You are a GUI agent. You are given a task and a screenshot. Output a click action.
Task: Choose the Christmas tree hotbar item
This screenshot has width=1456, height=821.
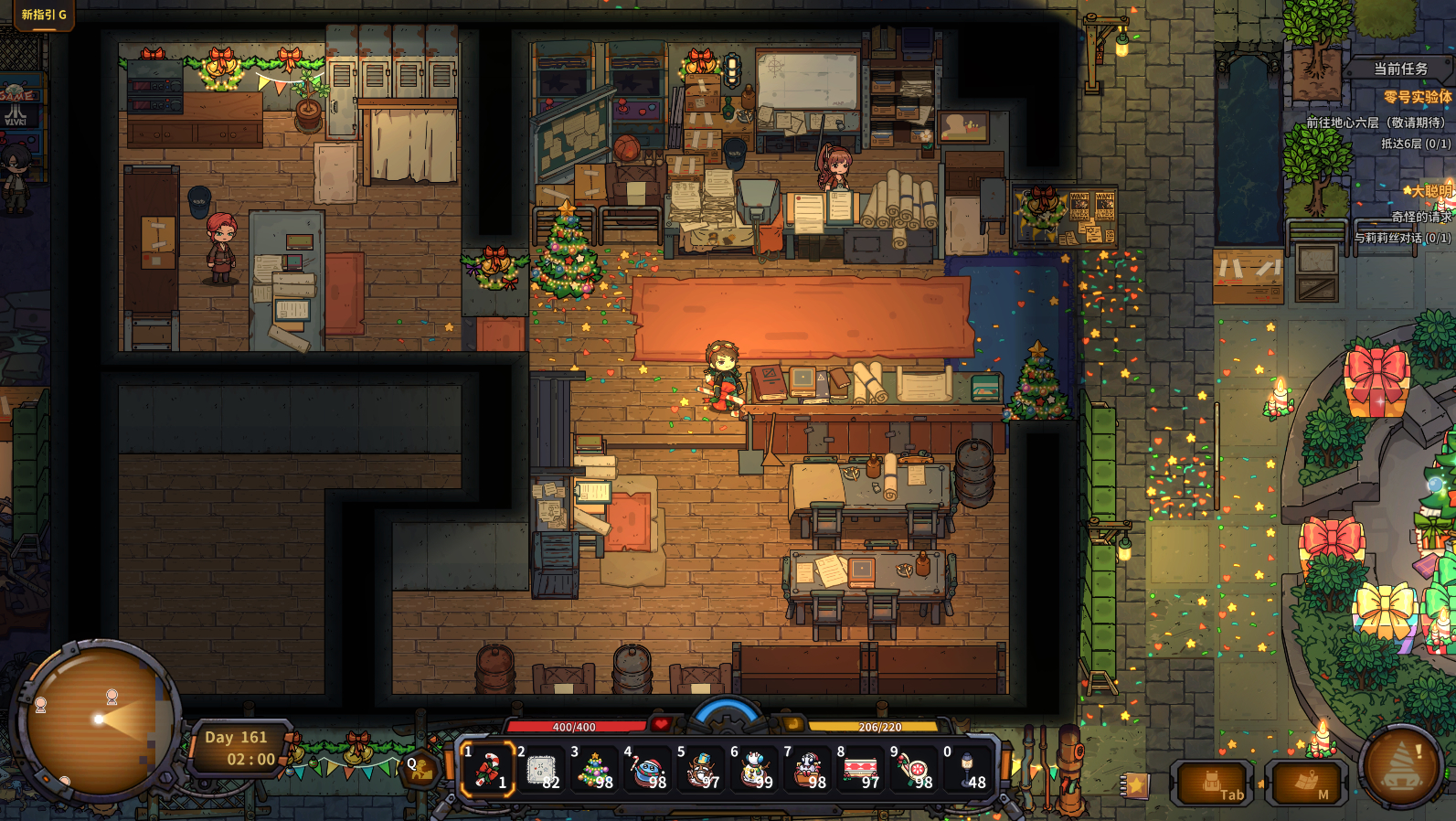point(595,769)
